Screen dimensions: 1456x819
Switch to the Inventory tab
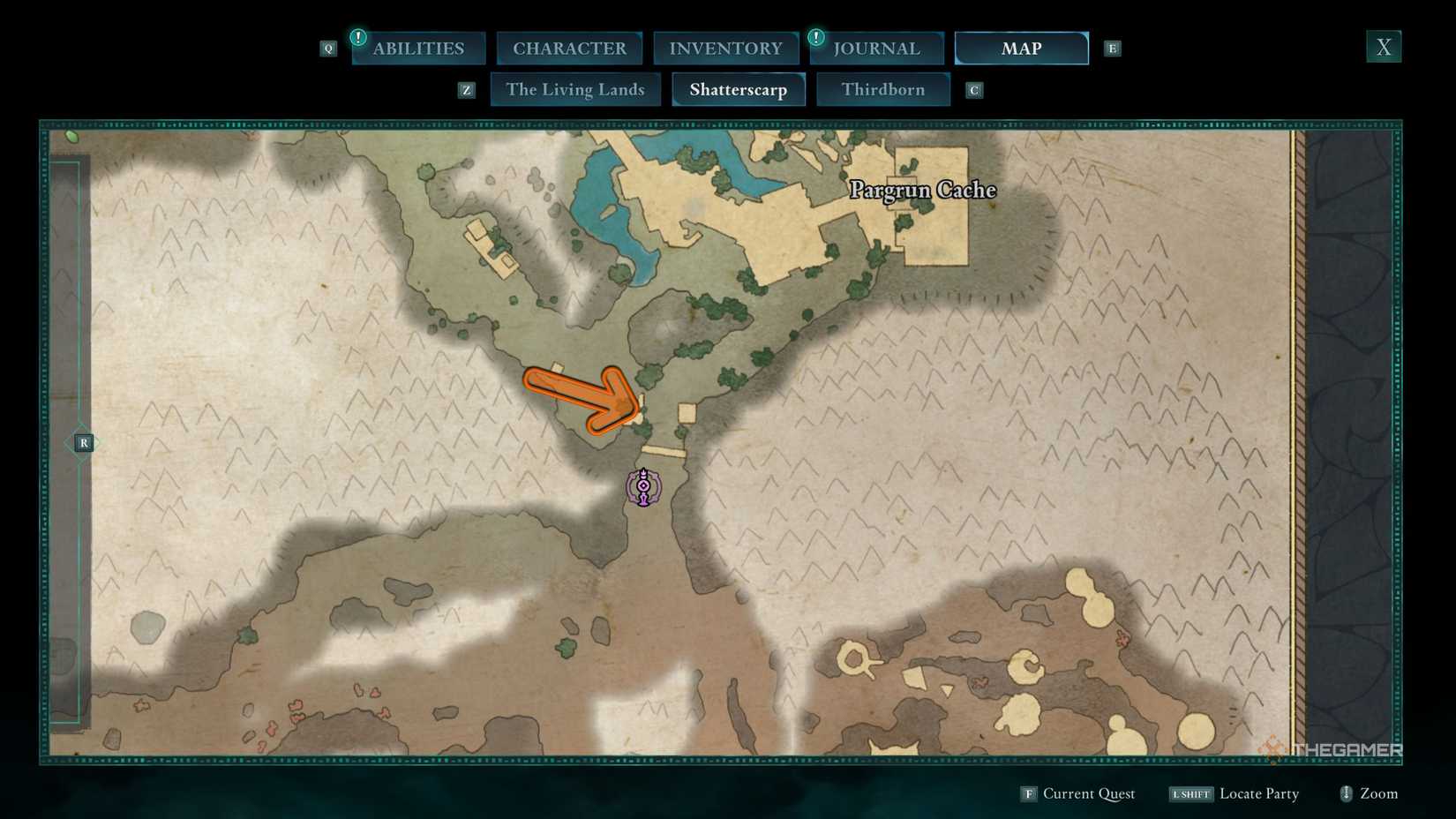click(x=725, y=48)
